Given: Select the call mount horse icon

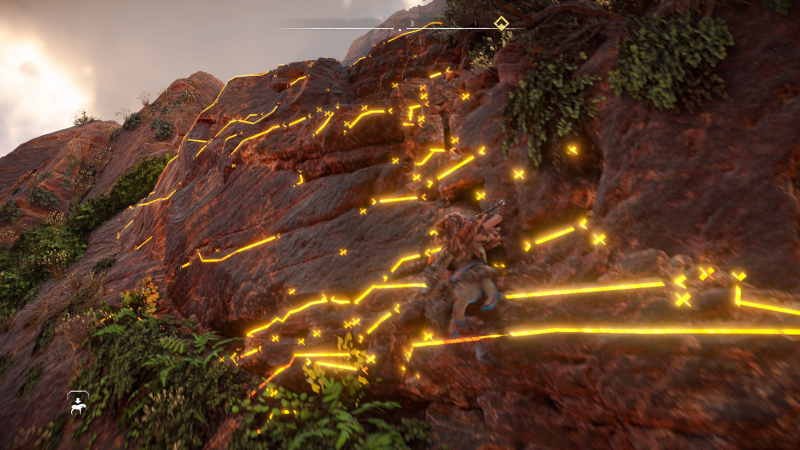Looking at the screenshot, I should coord(78,403).
